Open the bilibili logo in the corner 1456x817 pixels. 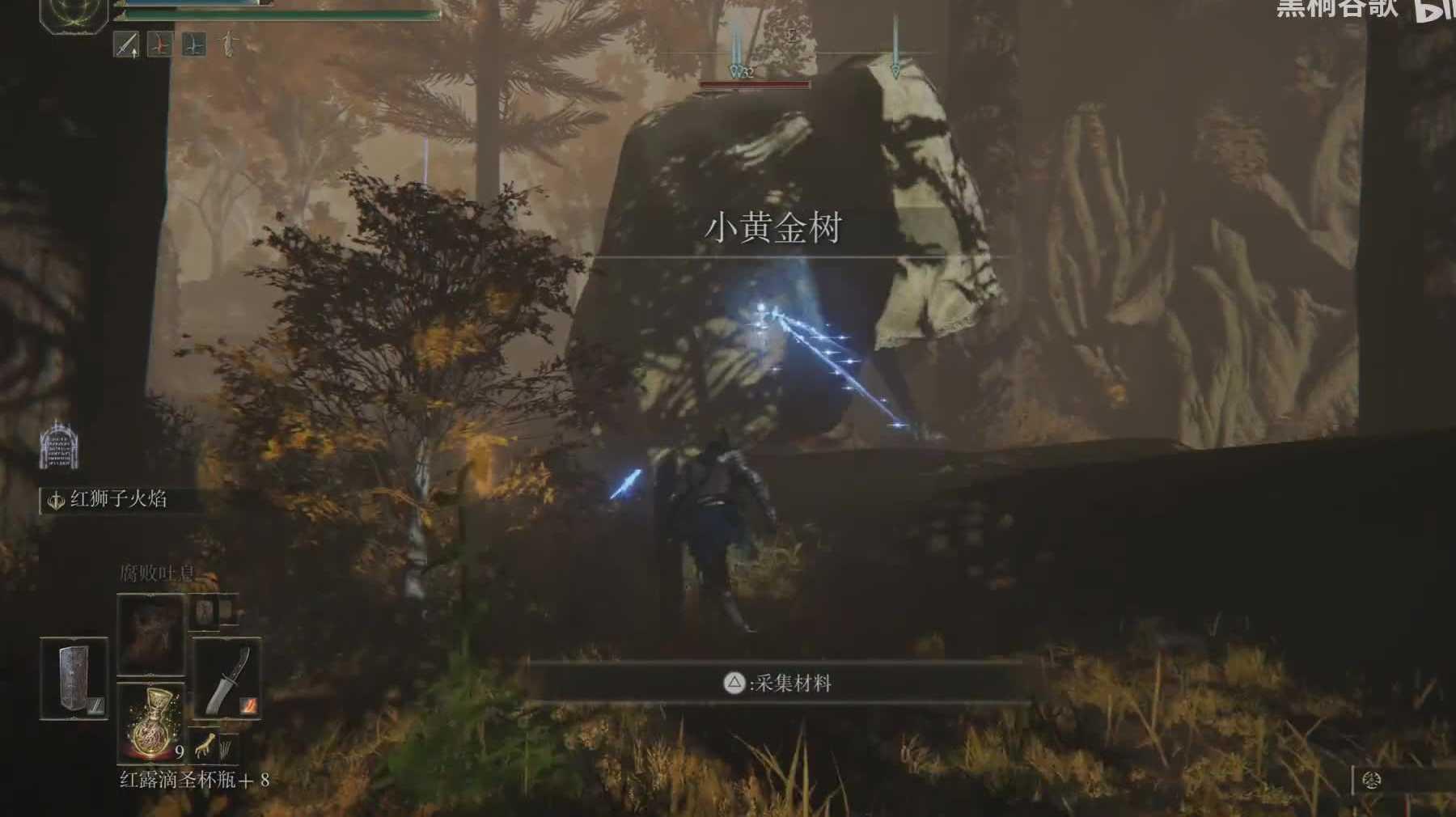coord(1434,10)
